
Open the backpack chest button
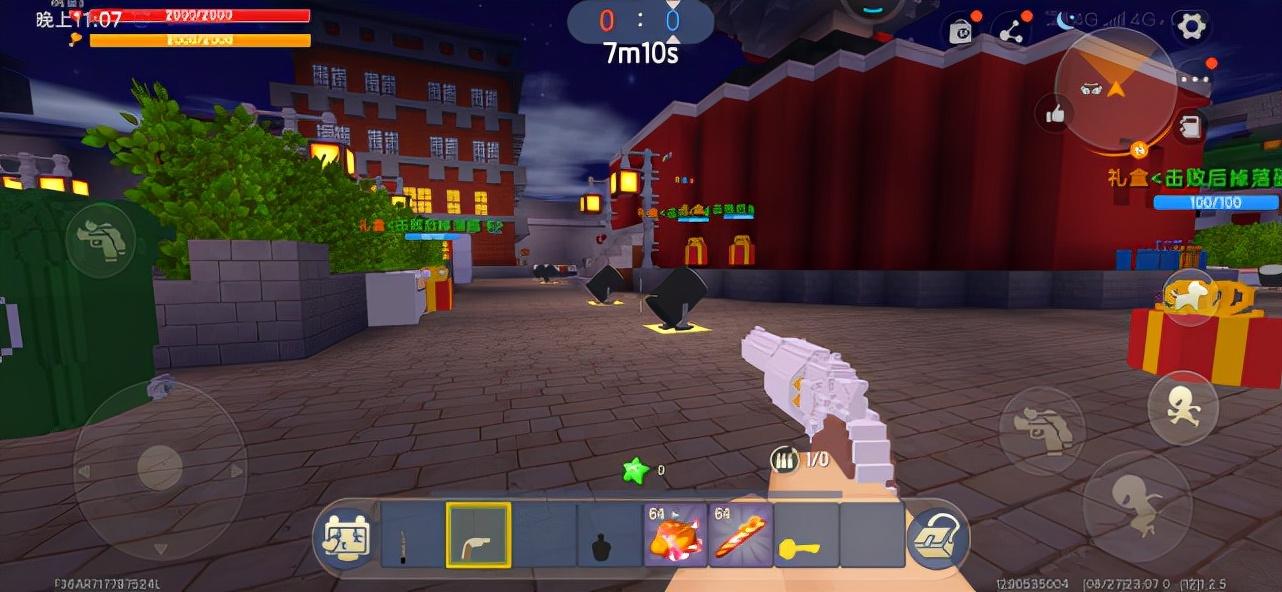coord(938,536)
